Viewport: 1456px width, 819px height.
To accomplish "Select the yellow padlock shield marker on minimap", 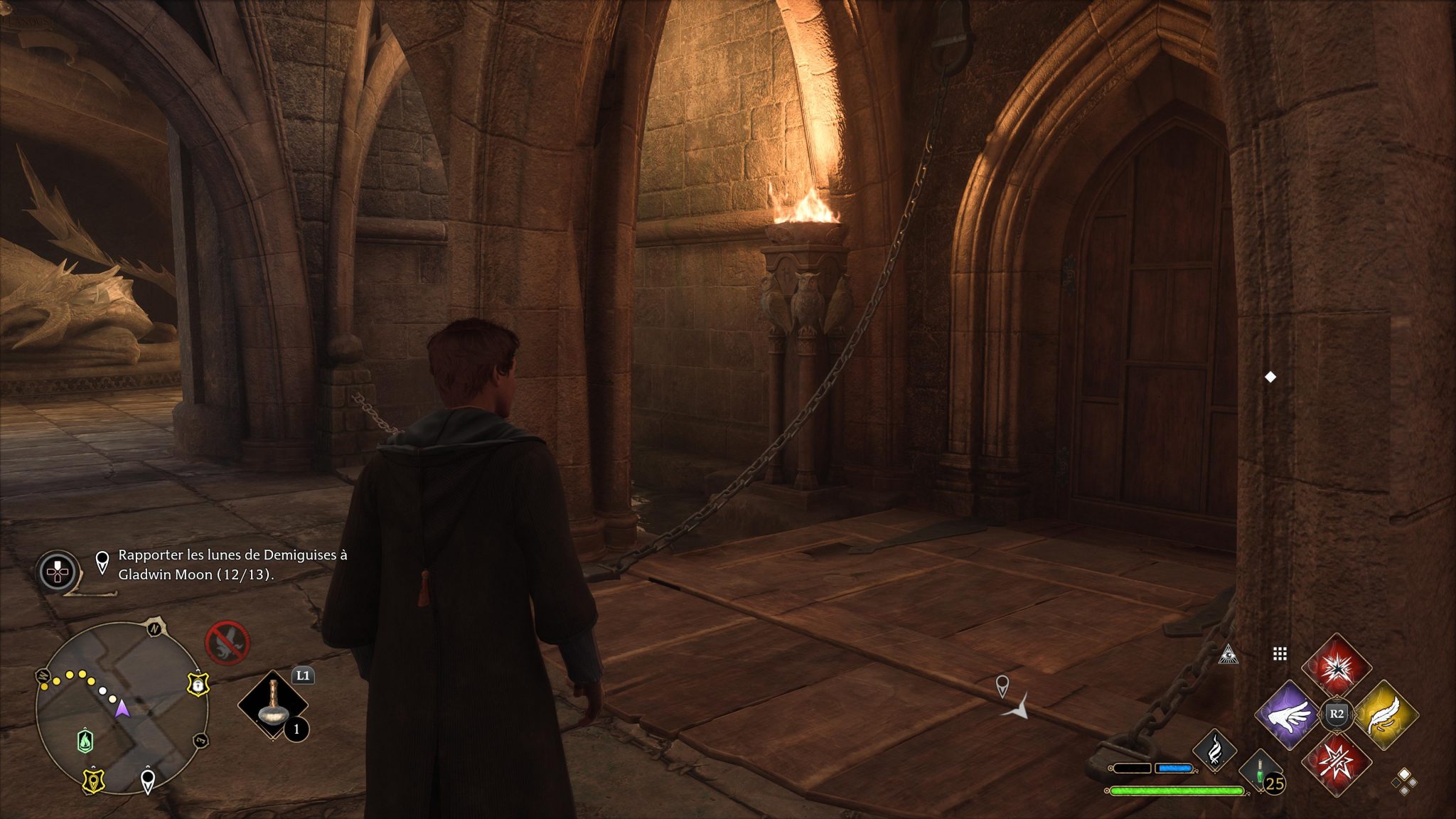I will tap(197, 685).
